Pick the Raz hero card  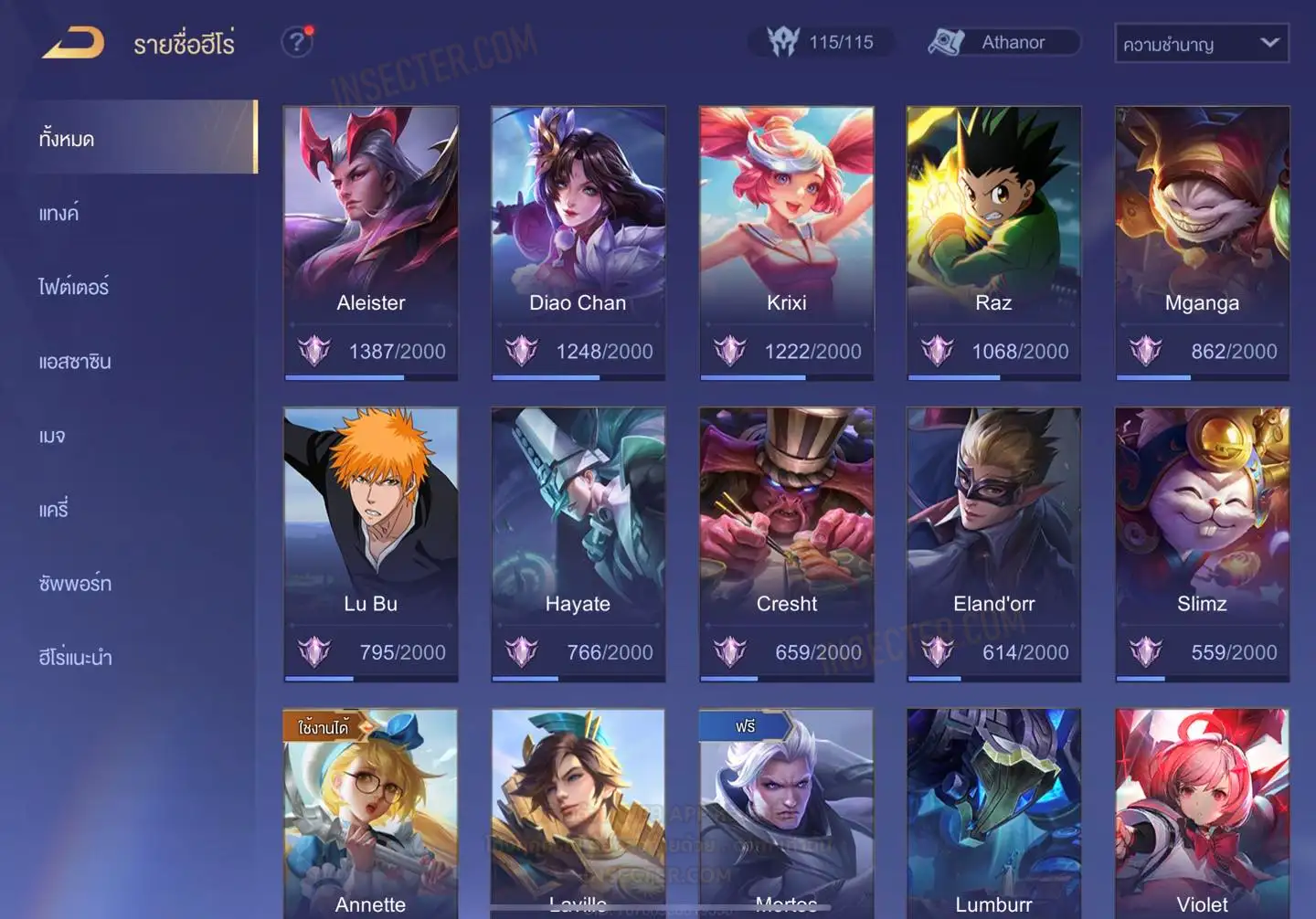(x=993, y=241)
